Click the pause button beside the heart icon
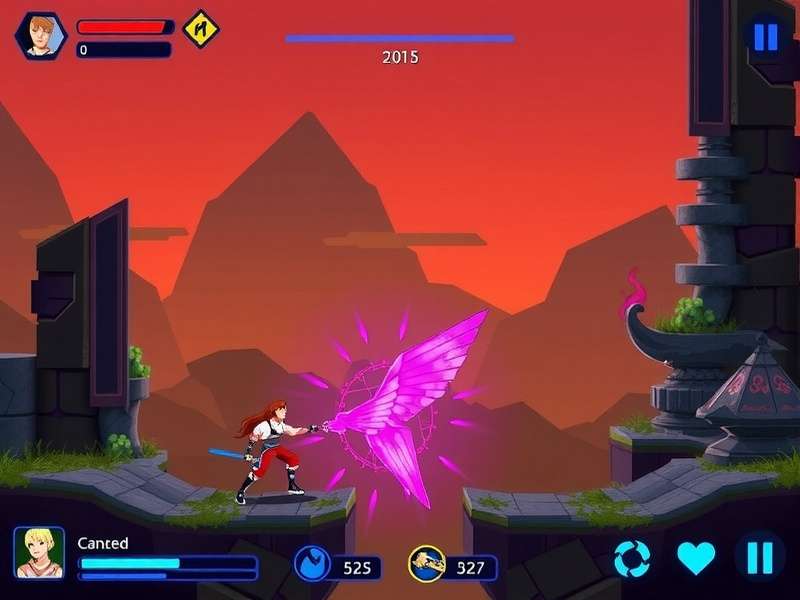 760,557
